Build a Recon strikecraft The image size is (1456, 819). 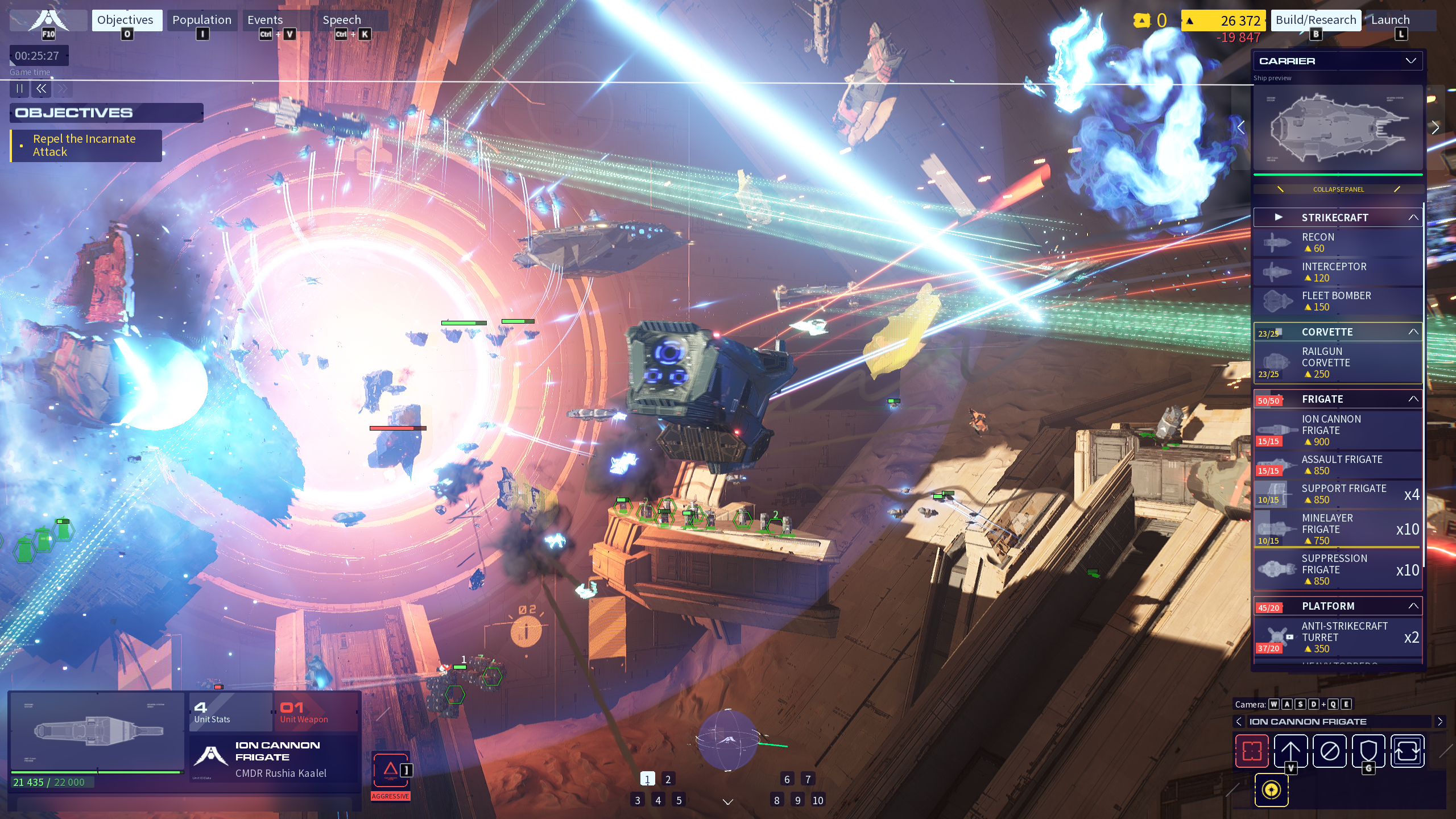pyautogui.click(x=1337, y=243)
